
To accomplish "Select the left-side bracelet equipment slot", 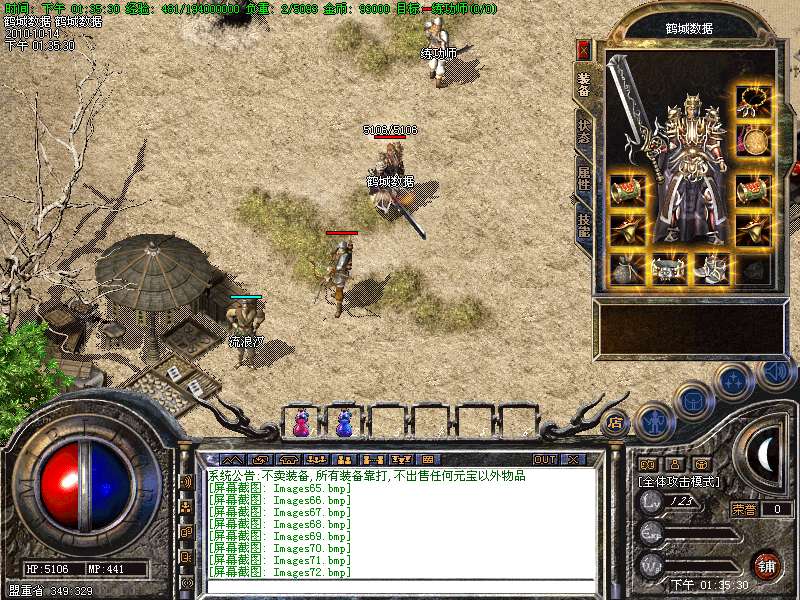I will click(626, 188).
